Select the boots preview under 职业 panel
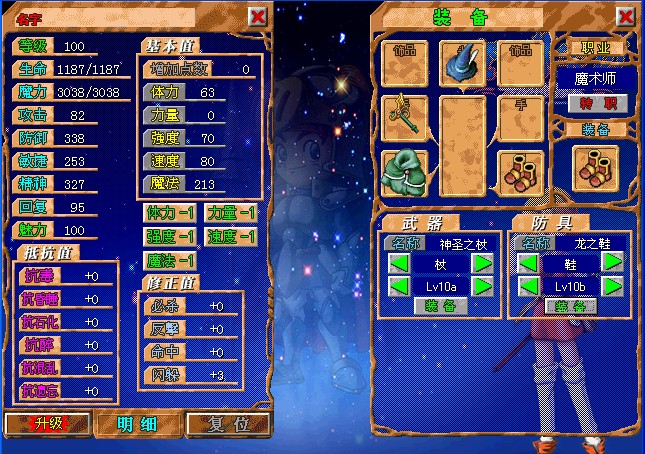Screen dimensions: 645x454 point(598,166)
